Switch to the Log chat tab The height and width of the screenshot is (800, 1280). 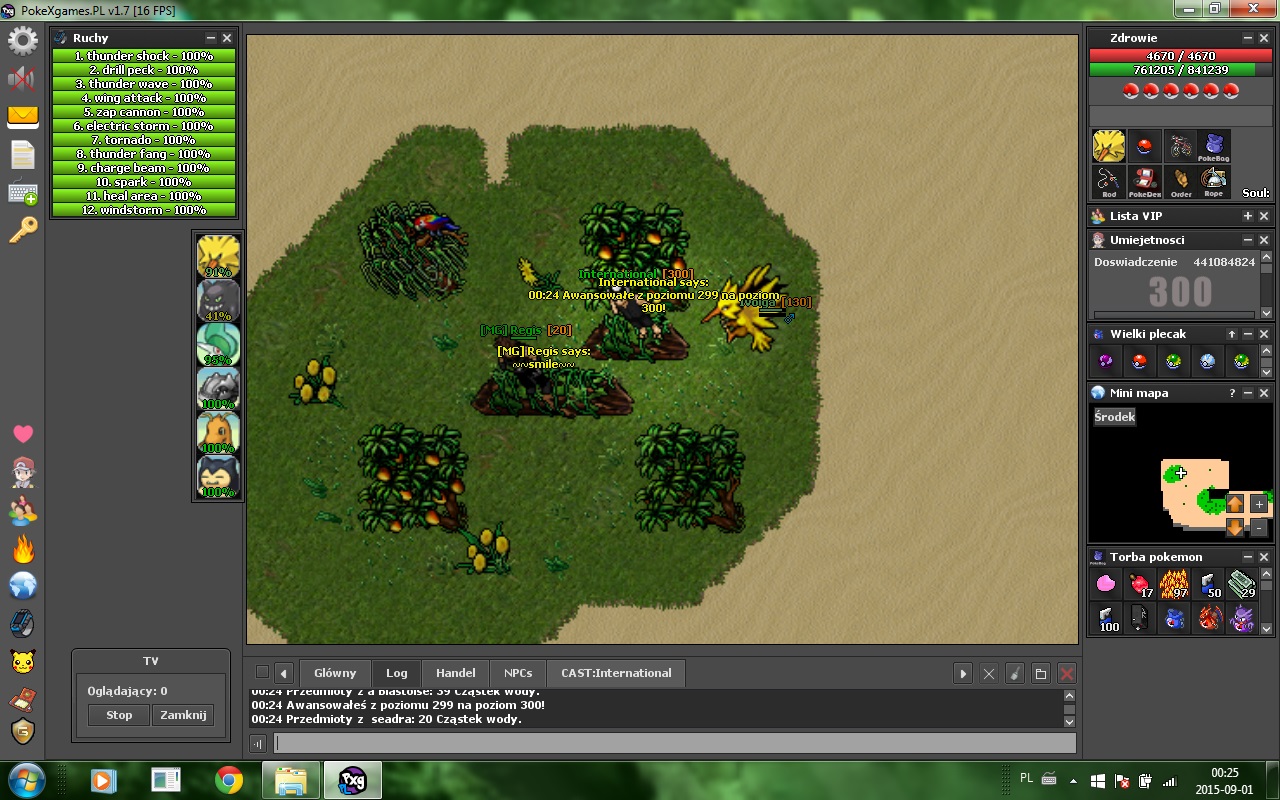click(397, 673)
